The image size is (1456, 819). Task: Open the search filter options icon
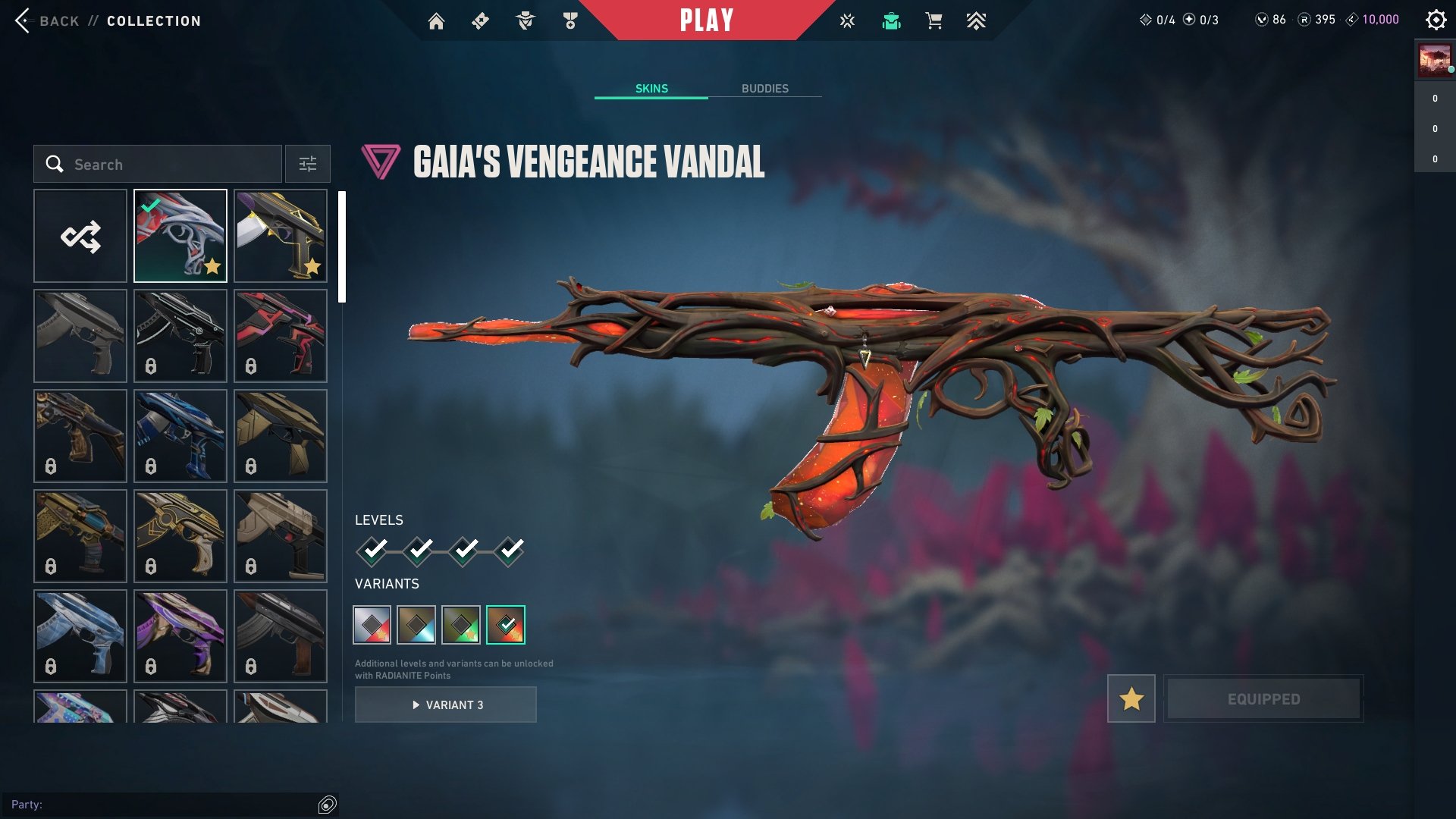[x=308, y=164]
